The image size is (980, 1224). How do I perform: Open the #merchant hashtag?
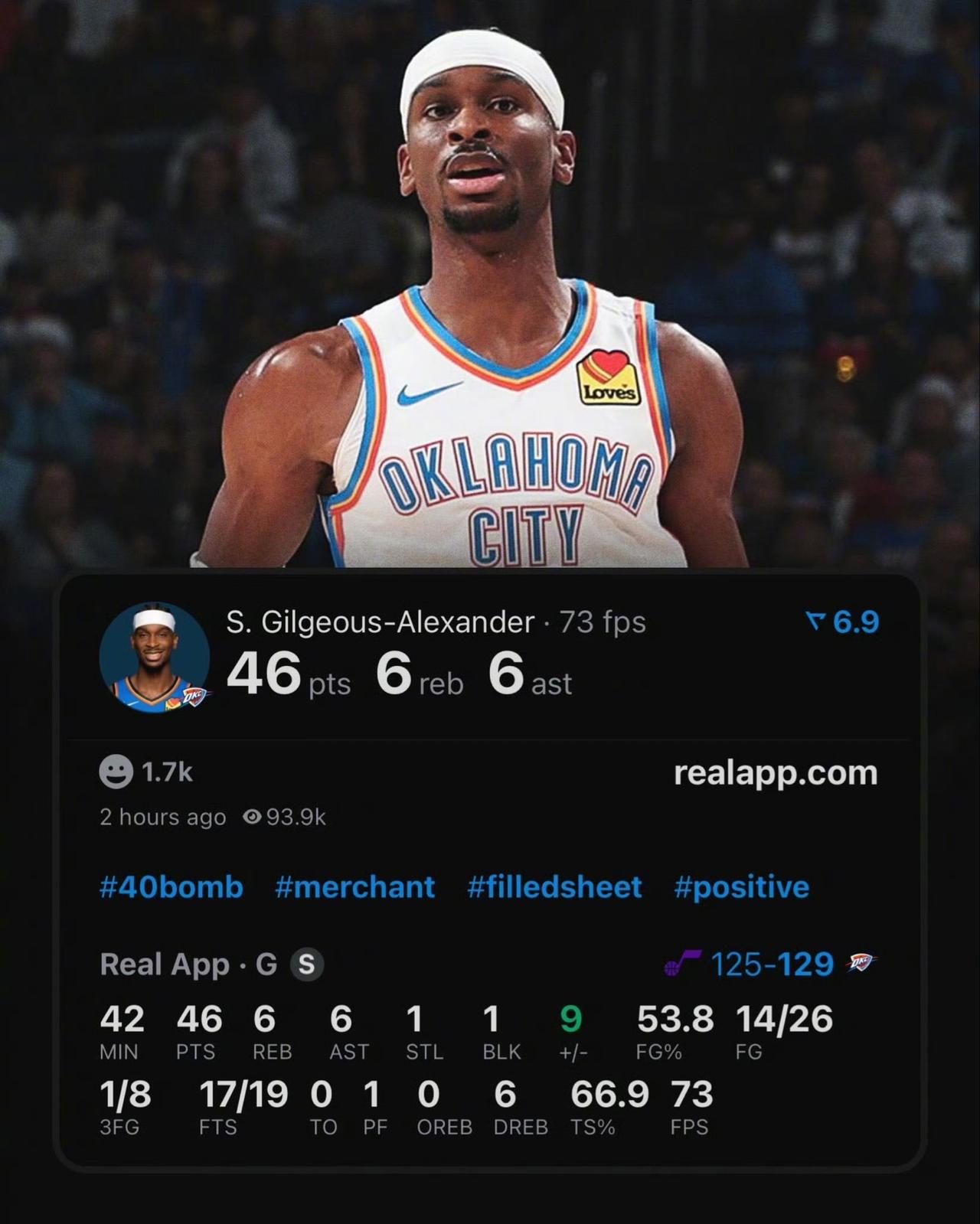pyautogui.click(x=354, y=886)
